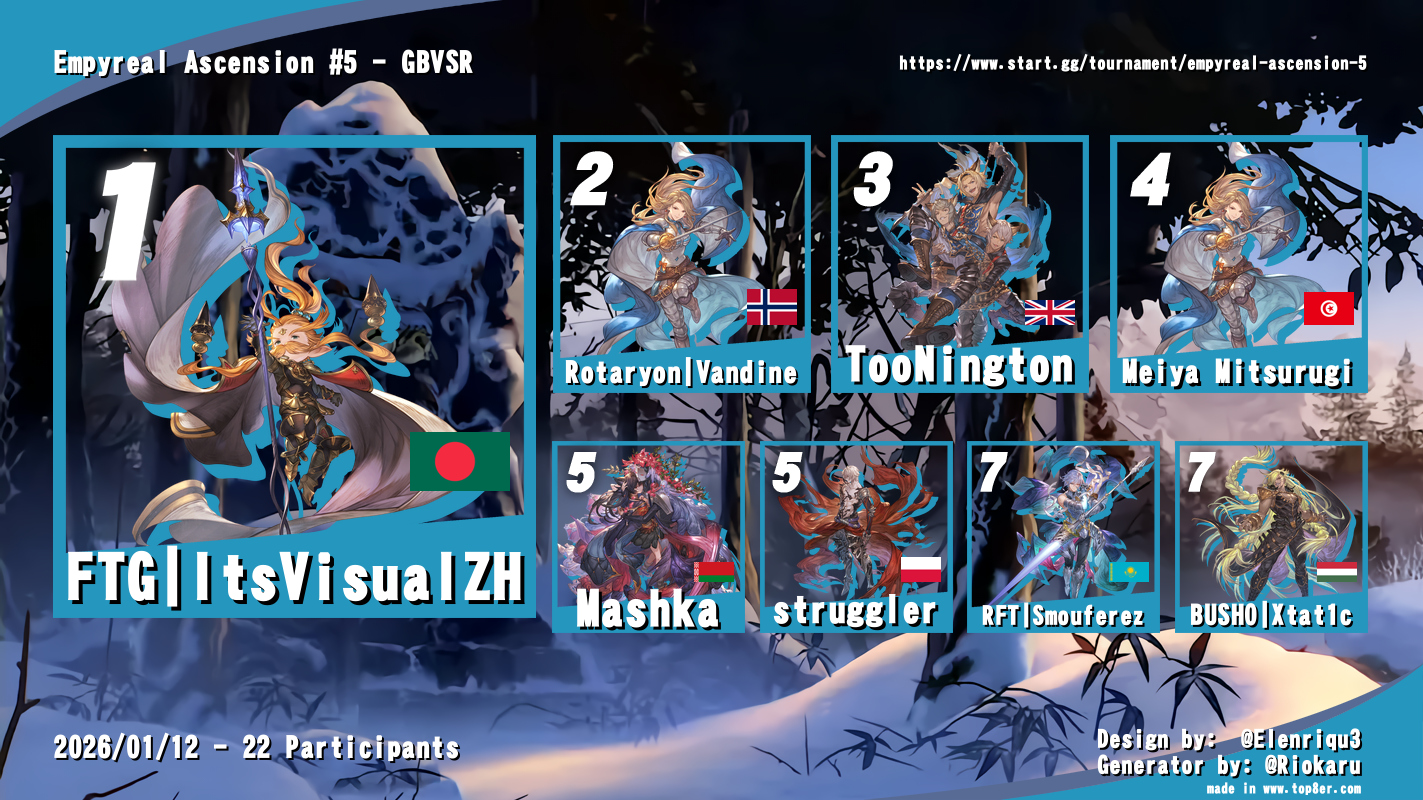Select Meiya Mitsurugi's fourth-place card
1423x800 pixels.
click(x=1238, y=264)
